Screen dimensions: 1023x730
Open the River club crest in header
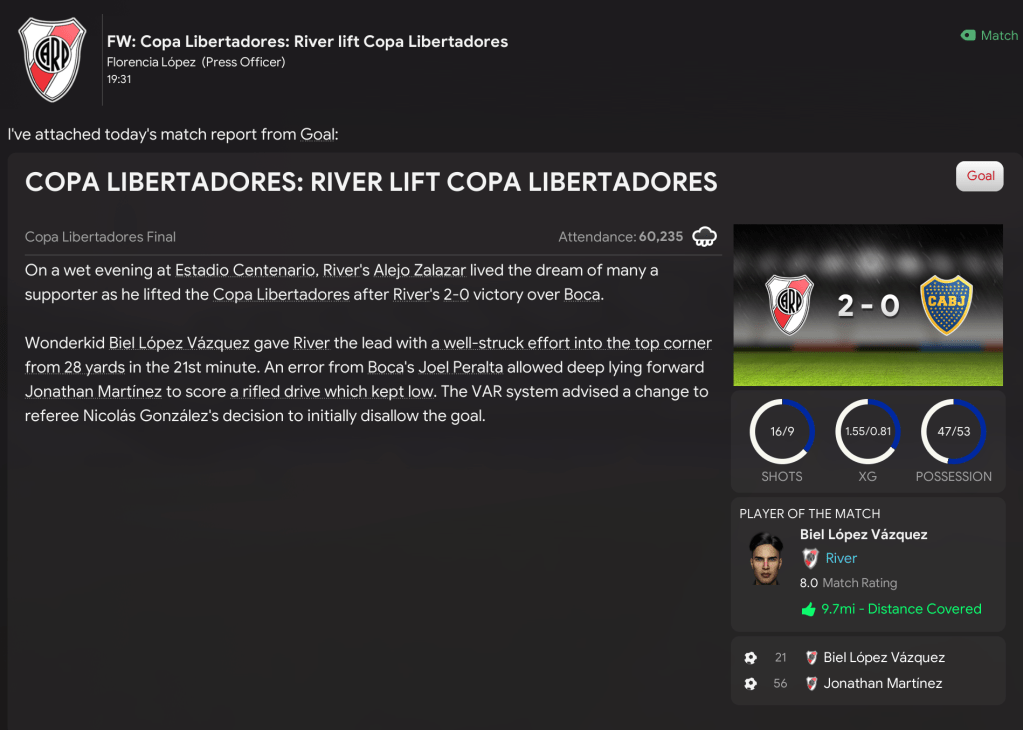(52, 59)
